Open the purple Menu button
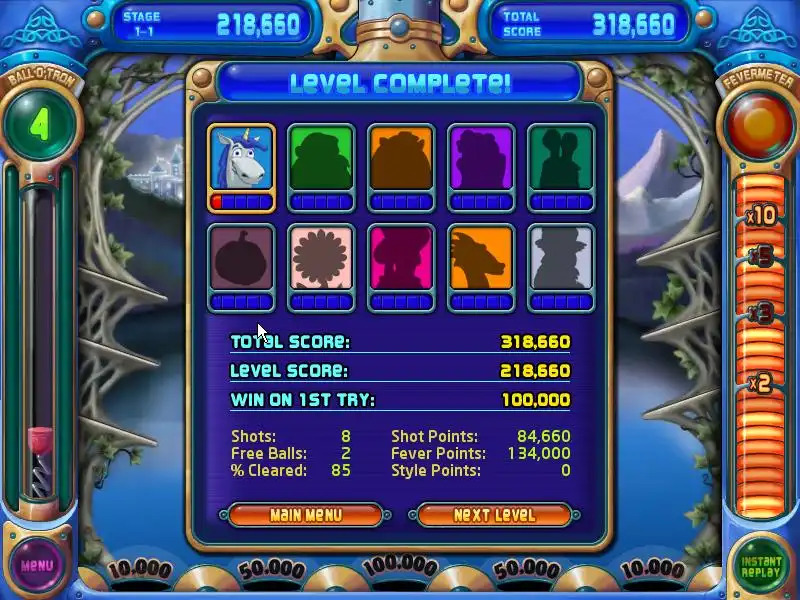This screenshot has width=800, height=600. tap(36, 565)
